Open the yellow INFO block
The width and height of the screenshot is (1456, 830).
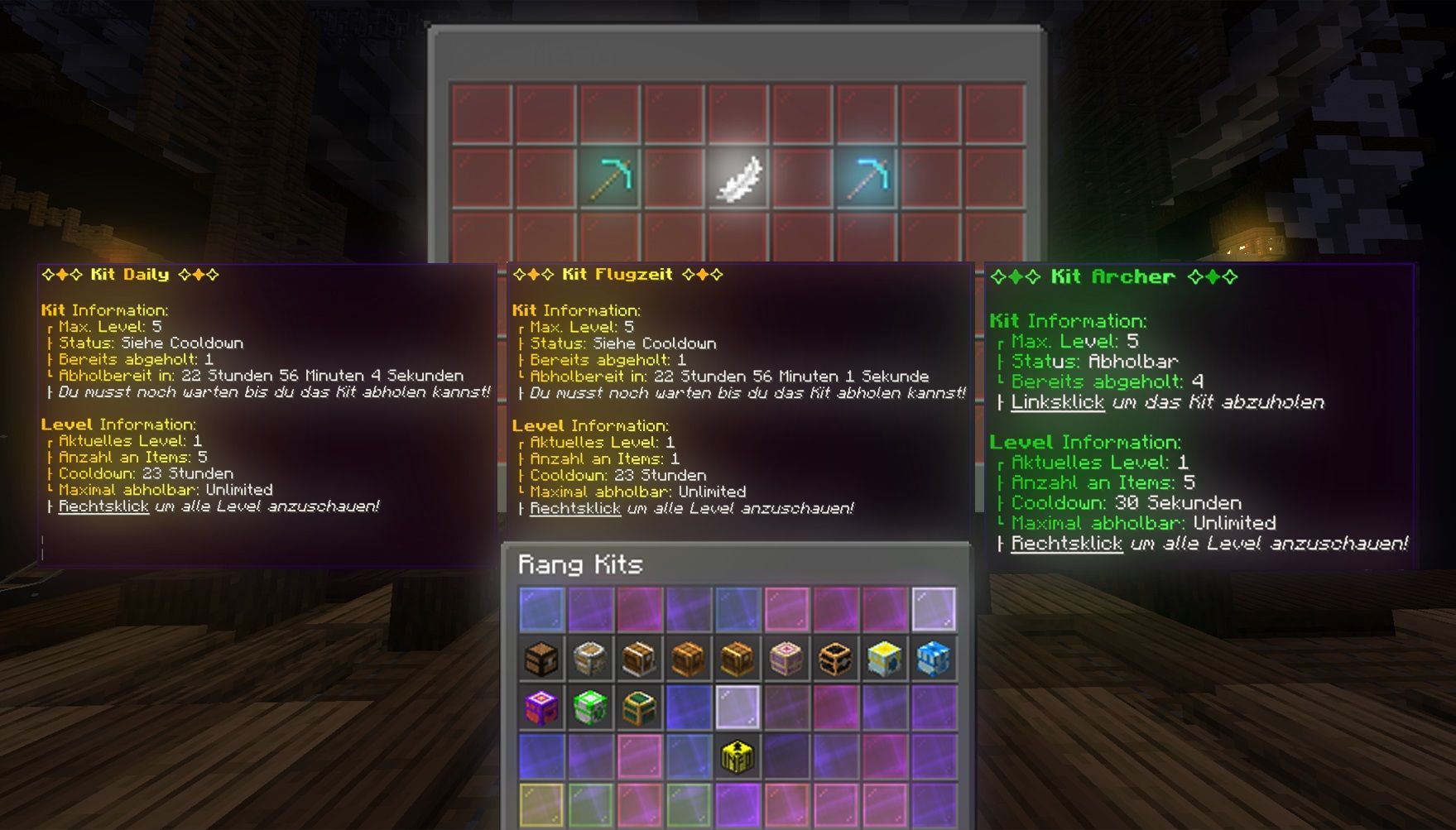coord(737,756)
